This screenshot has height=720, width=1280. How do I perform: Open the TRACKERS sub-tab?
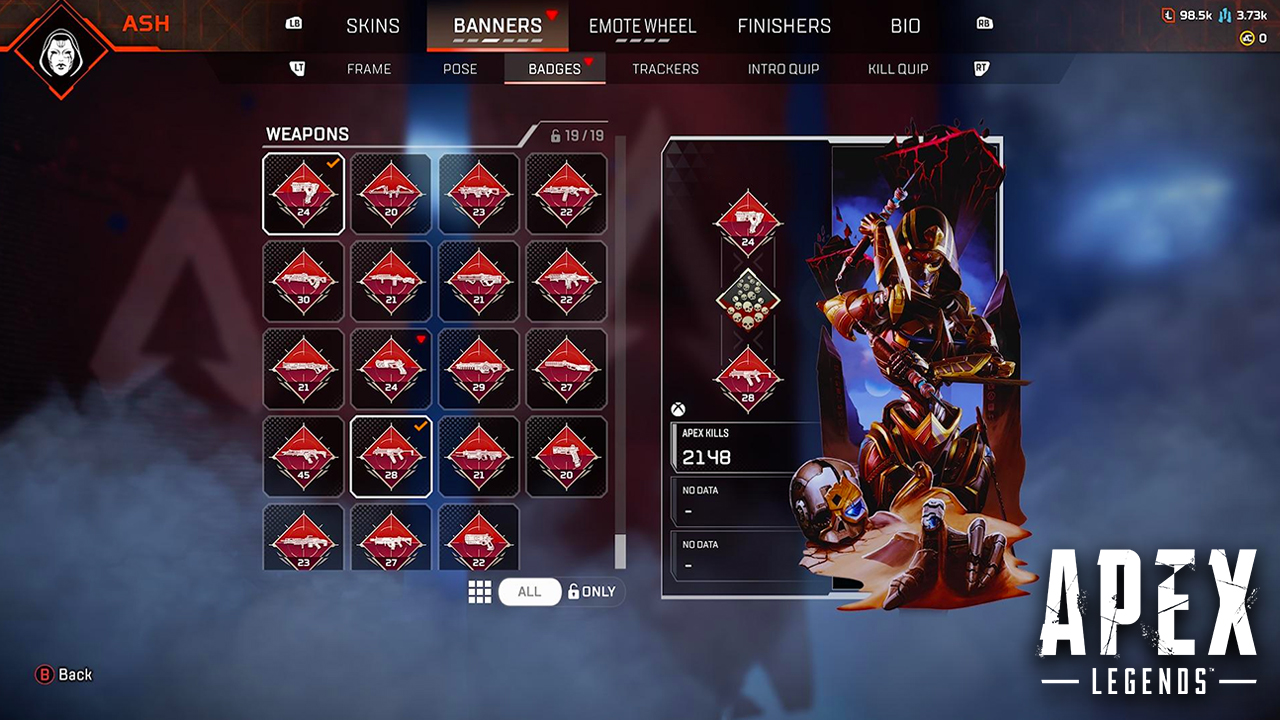[665, 68]
